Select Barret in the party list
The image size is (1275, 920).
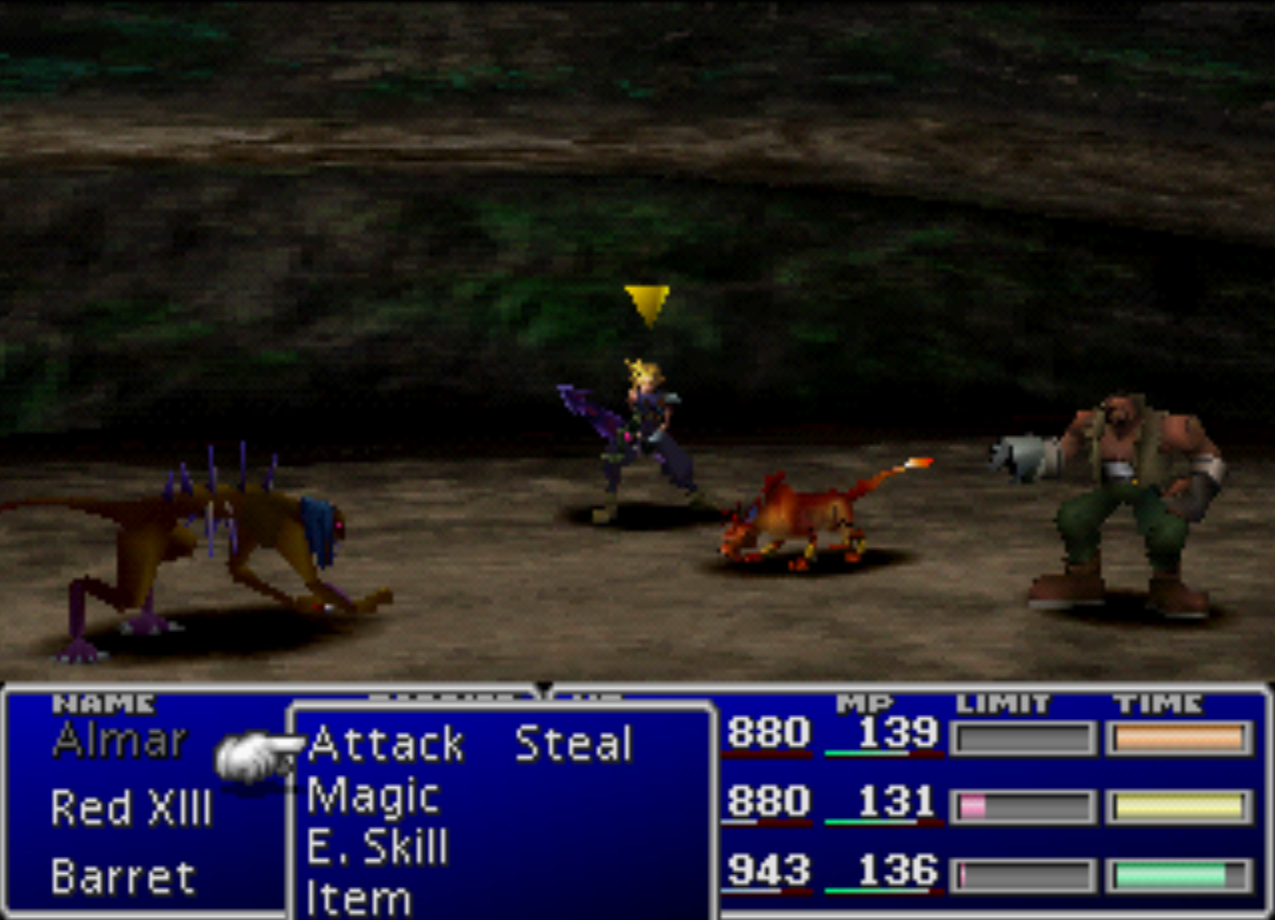[123, 877]
